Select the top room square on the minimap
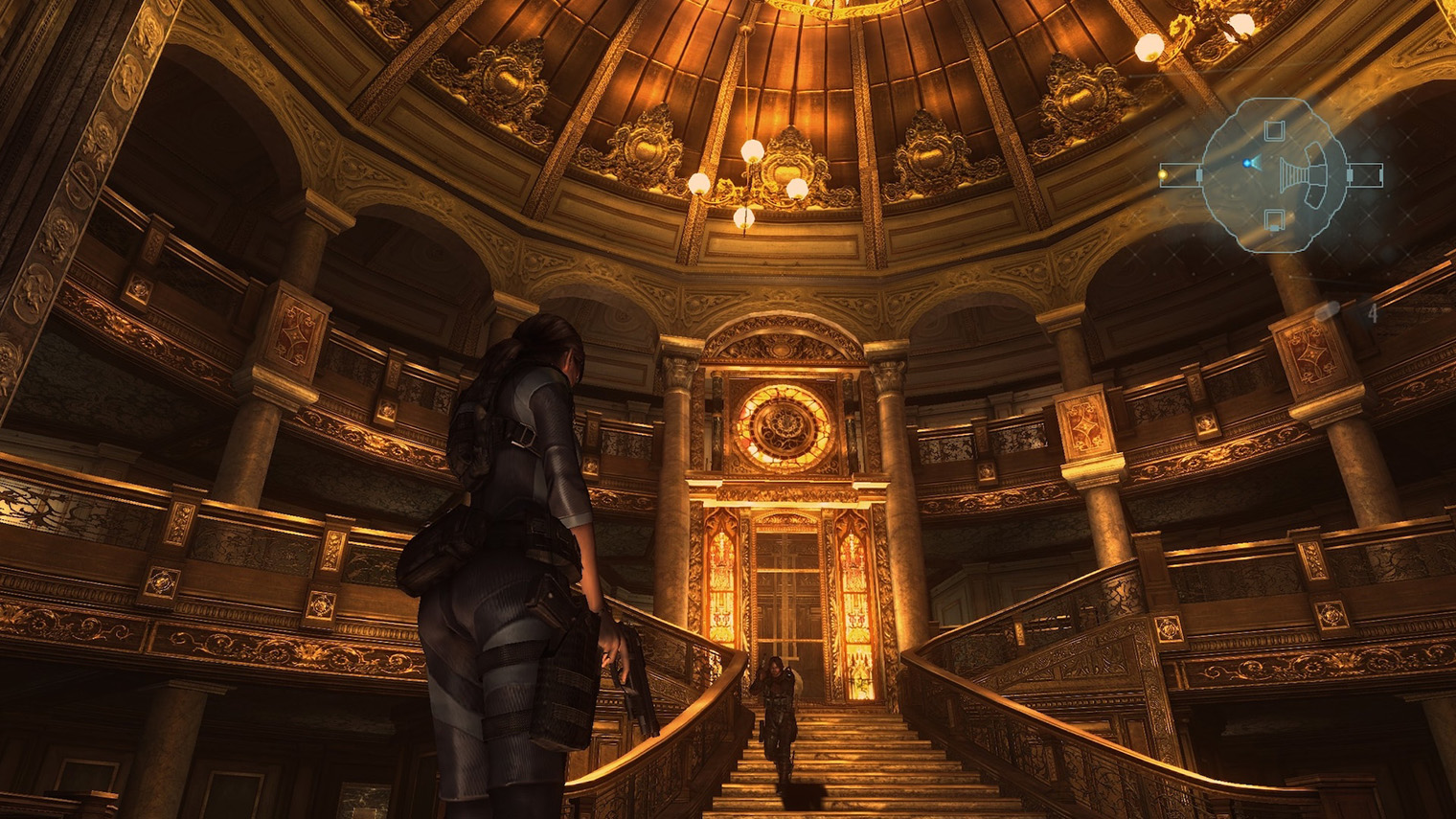Screen dimensions: 1456x819 [1274, 129]
